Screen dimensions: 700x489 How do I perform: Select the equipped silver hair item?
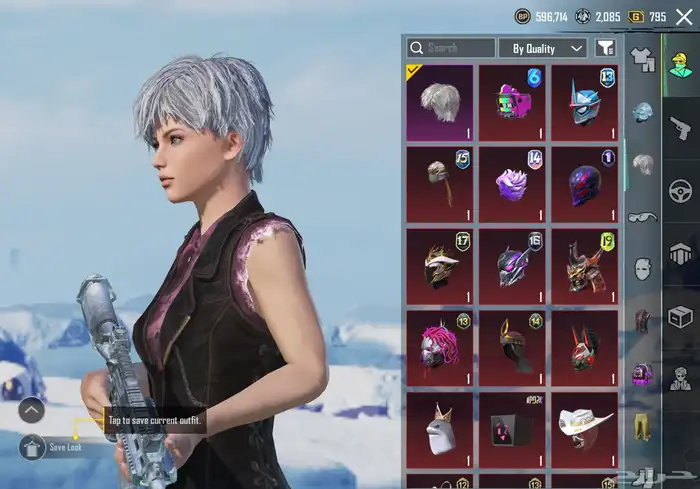440,101
